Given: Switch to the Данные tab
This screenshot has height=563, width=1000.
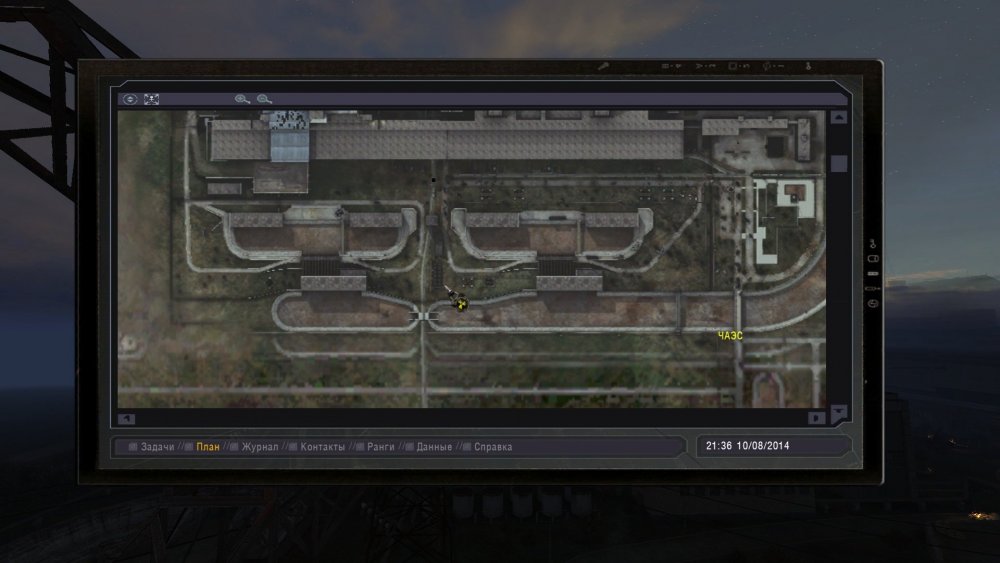Looking at the screenshot, I should tap(434, 447).
